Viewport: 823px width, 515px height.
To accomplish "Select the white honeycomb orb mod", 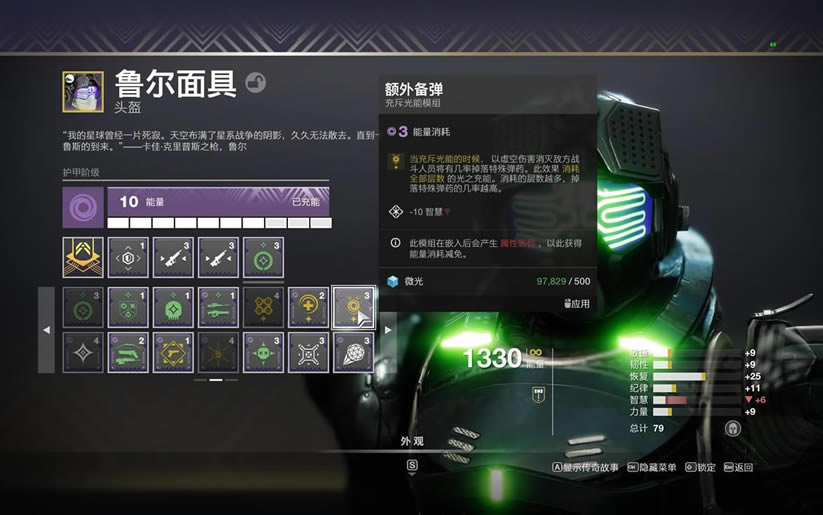I will pos(353,352).
